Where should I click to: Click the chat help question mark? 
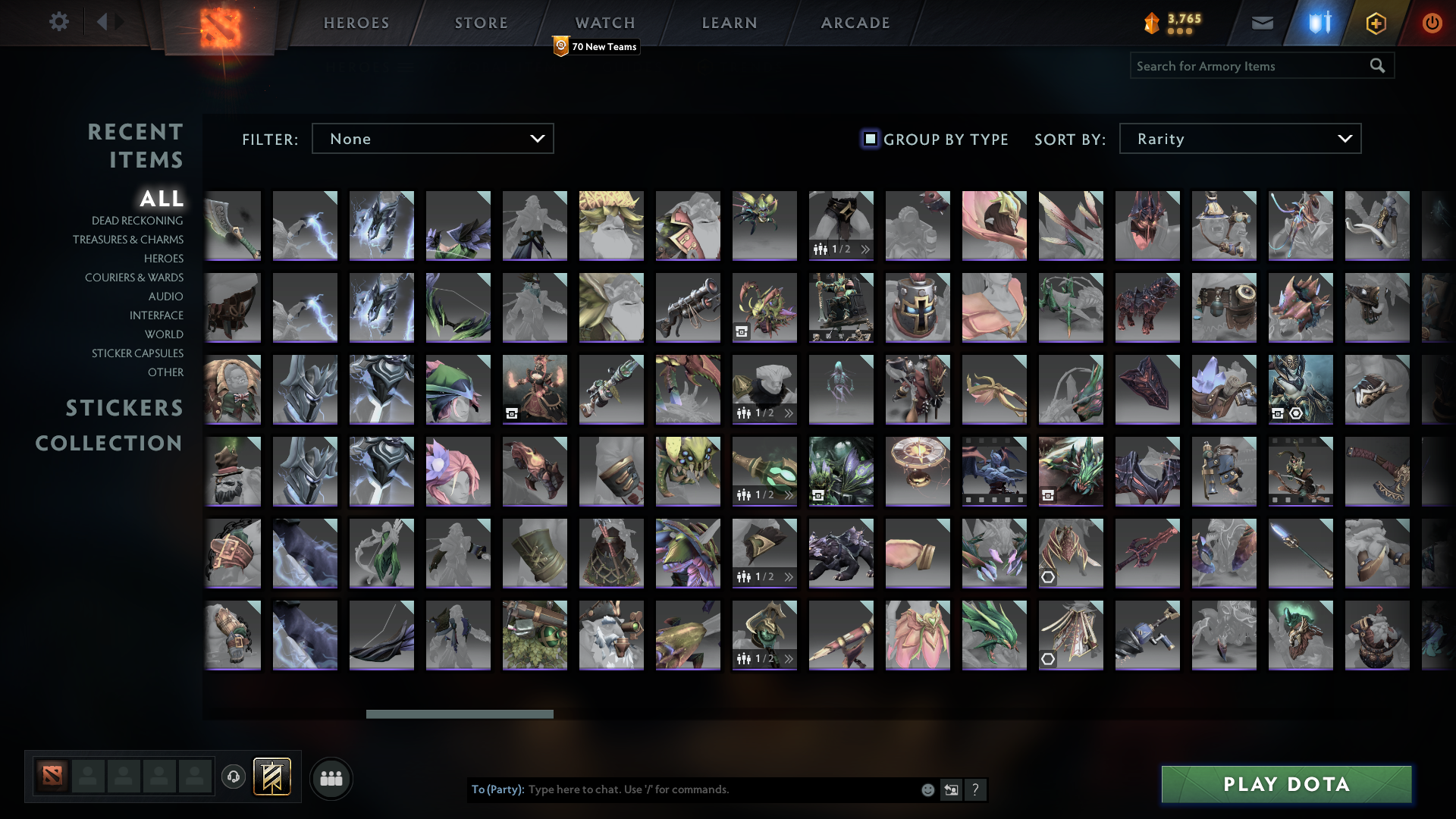click(x=976, y=789)
